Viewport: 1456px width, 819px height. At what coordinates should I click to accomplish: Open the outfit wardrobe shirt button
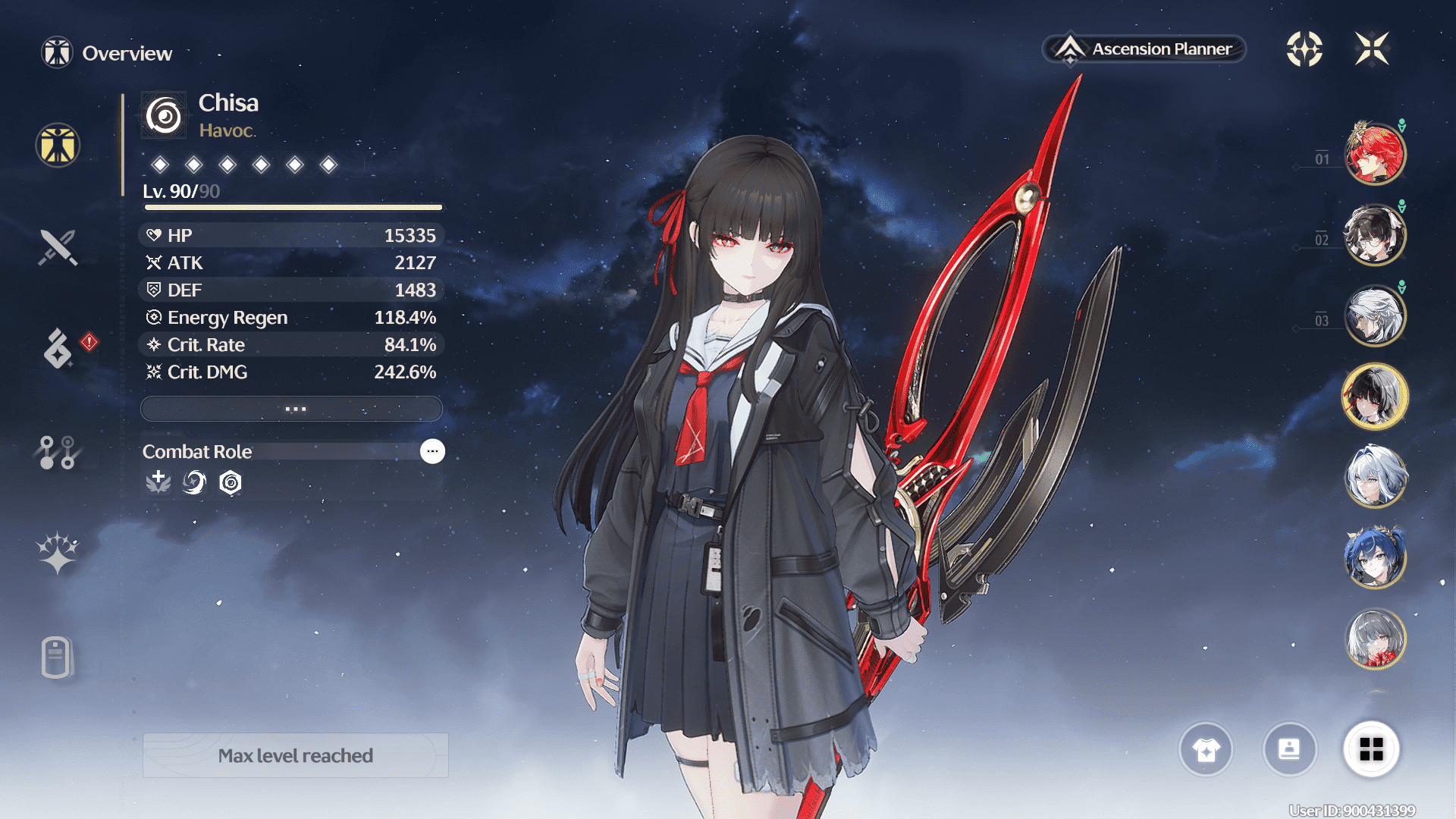tap(1206, 750)
